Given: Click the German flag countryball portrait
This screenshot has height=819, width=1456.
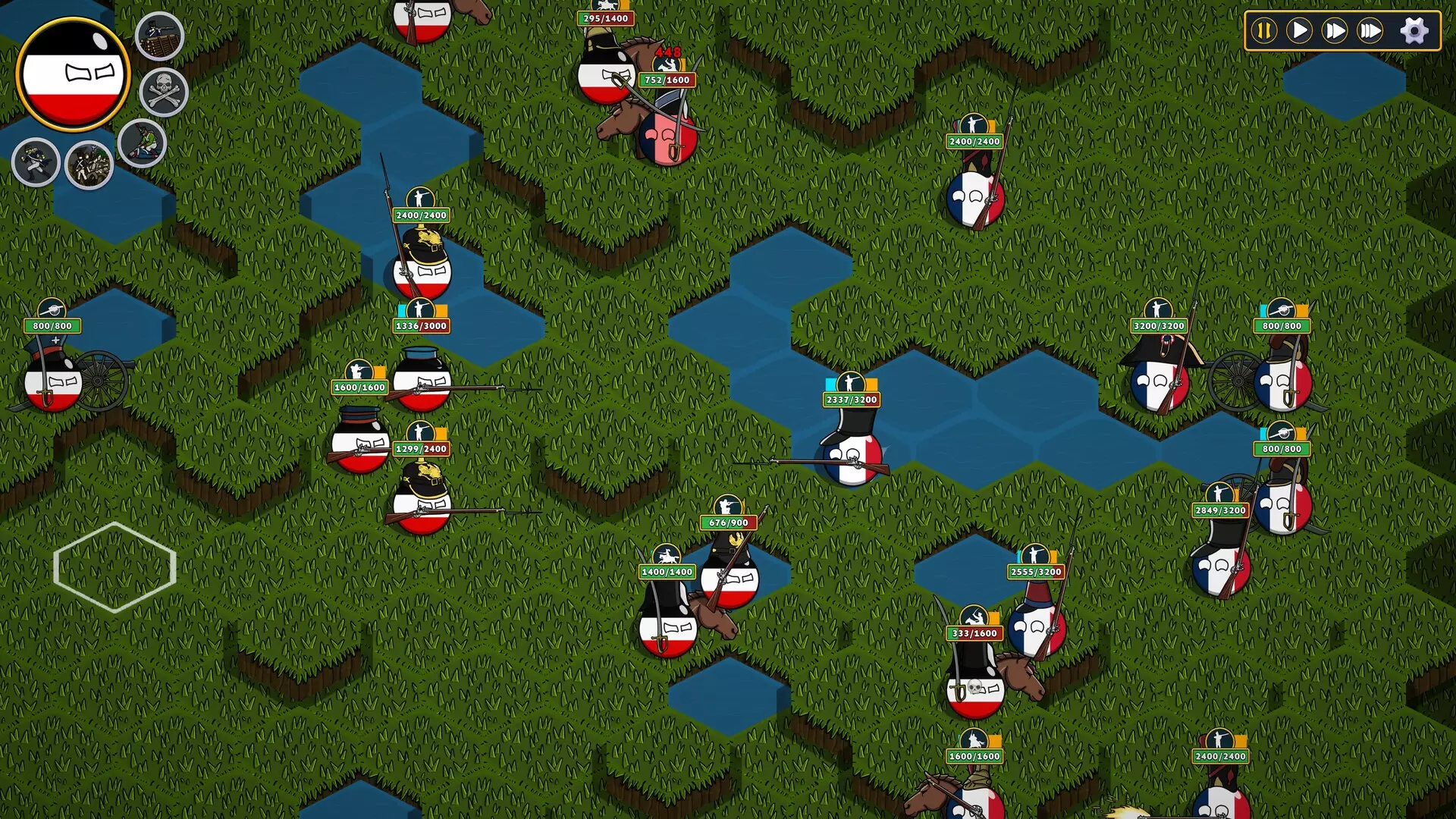Looking at the screenshot, I should pyautogui.click(x=74, y=73).
